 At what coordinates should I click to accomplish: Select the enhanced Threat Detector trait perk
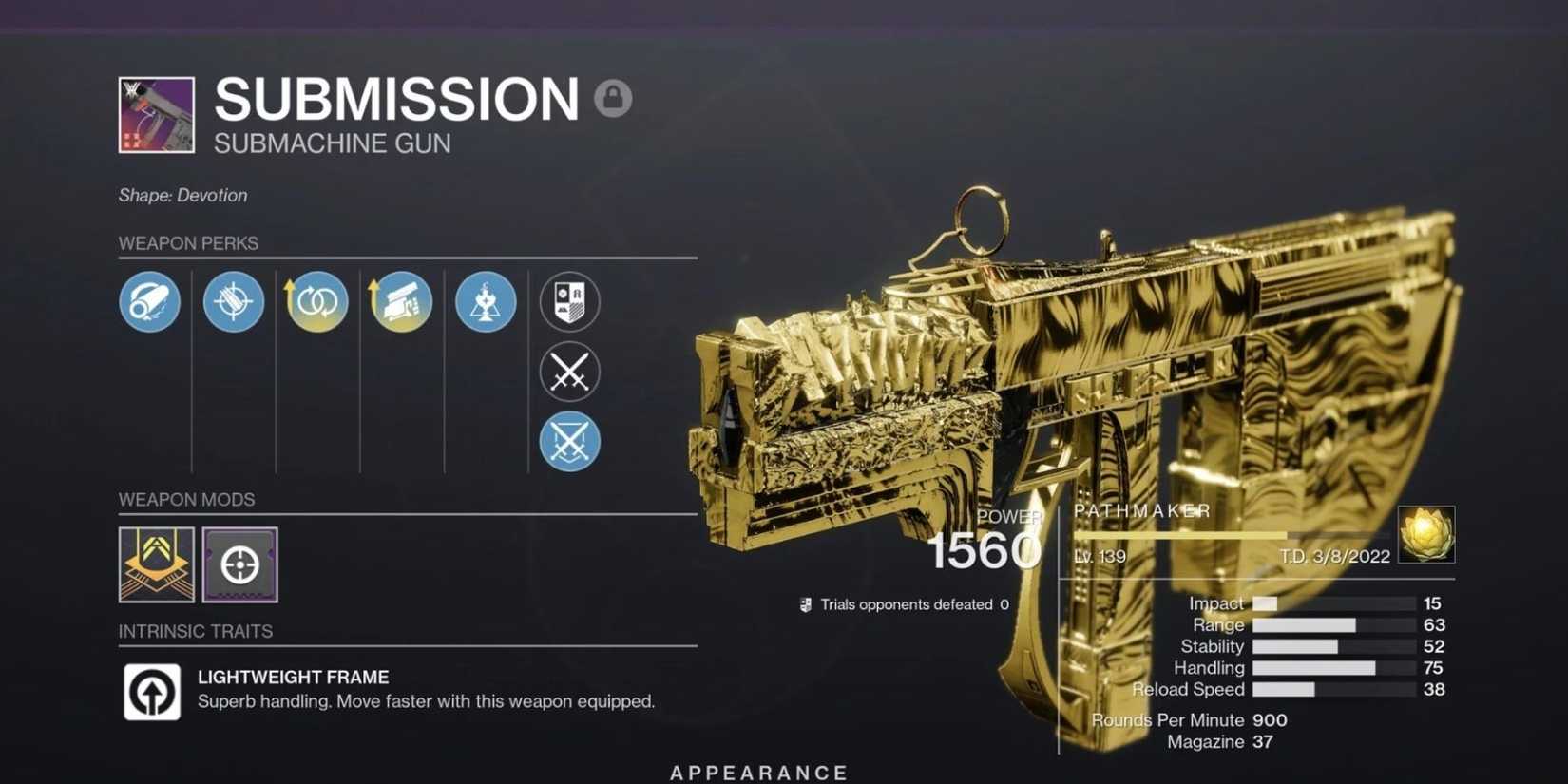(400, 302)
